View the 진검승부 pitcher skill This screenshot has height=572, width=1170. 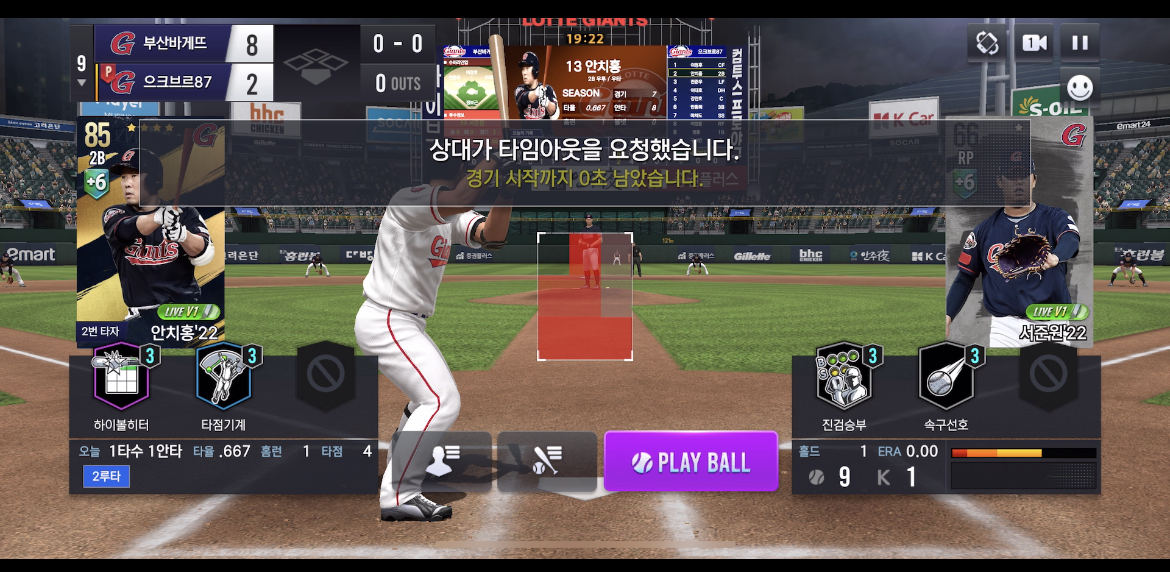[842, 376]
